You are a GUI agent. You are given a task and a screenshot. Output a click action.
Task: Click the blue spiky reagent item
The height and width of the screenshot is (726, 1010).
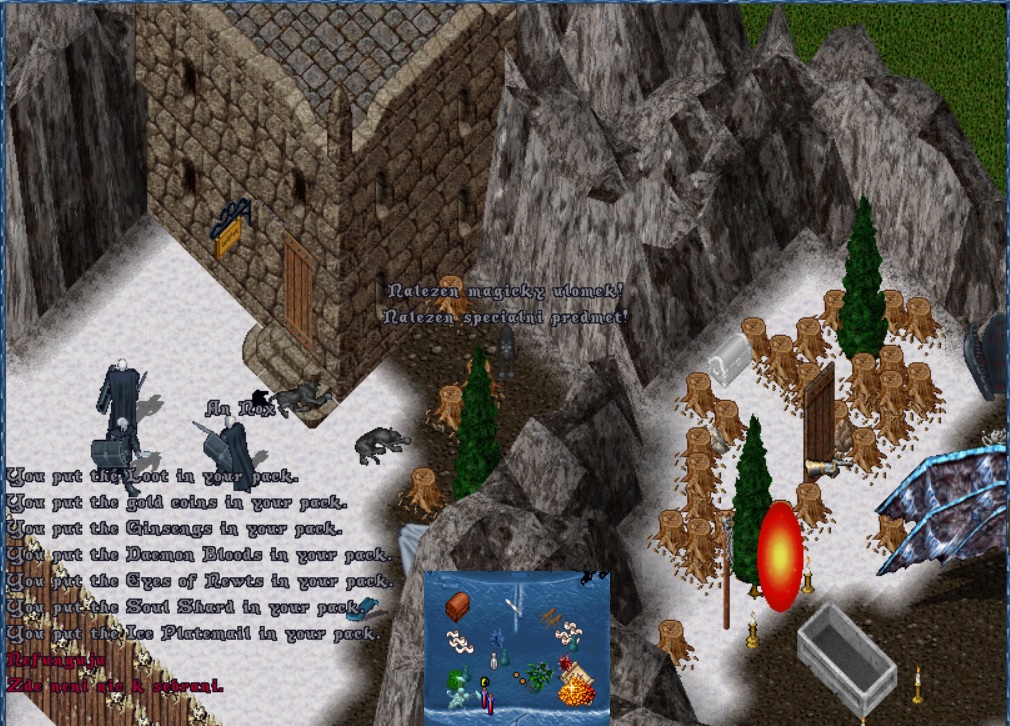pyautogui.click(x=495, y=636)
